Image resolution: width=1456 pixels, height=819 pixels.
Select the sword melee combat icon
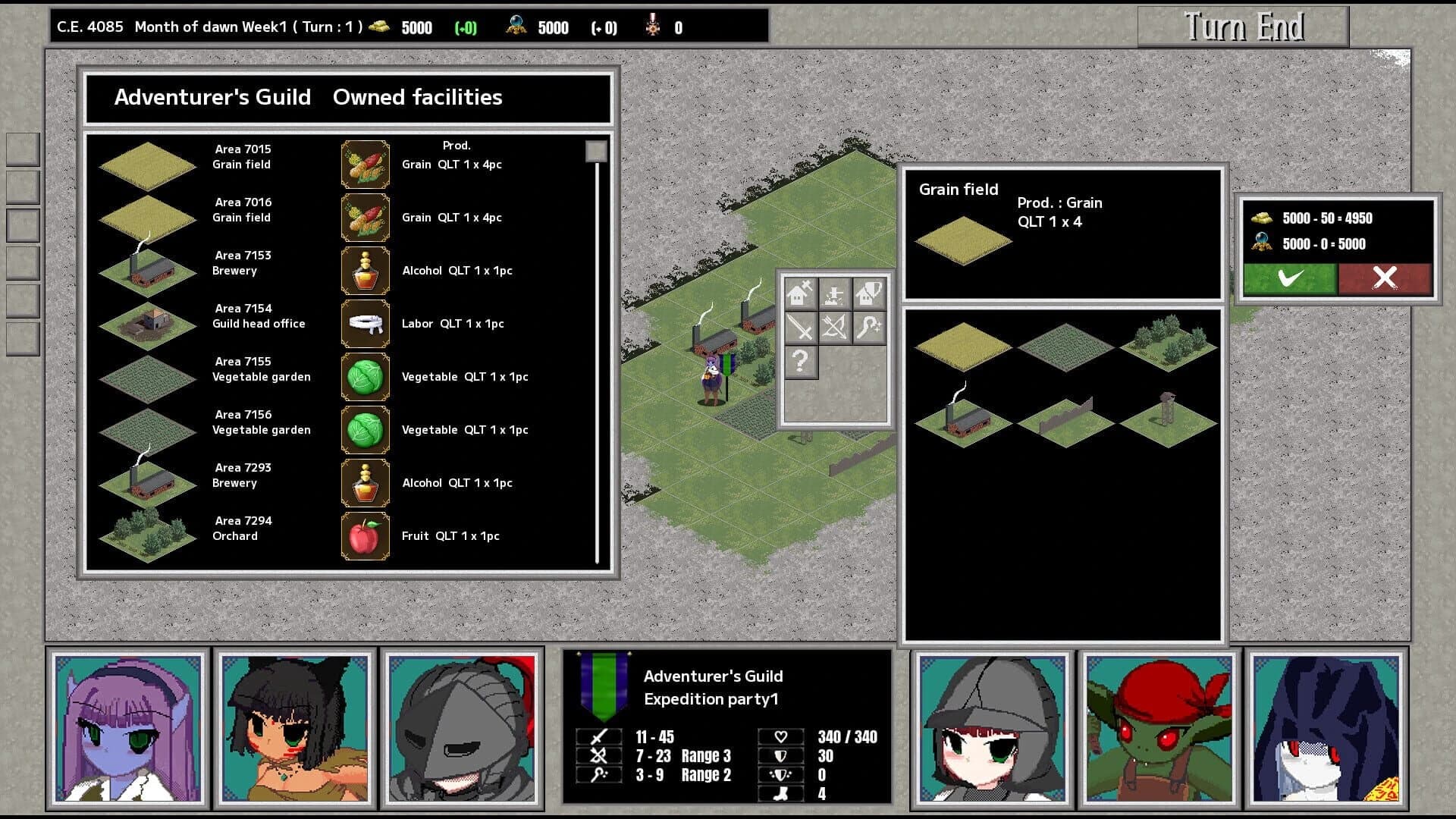(801, 328)
